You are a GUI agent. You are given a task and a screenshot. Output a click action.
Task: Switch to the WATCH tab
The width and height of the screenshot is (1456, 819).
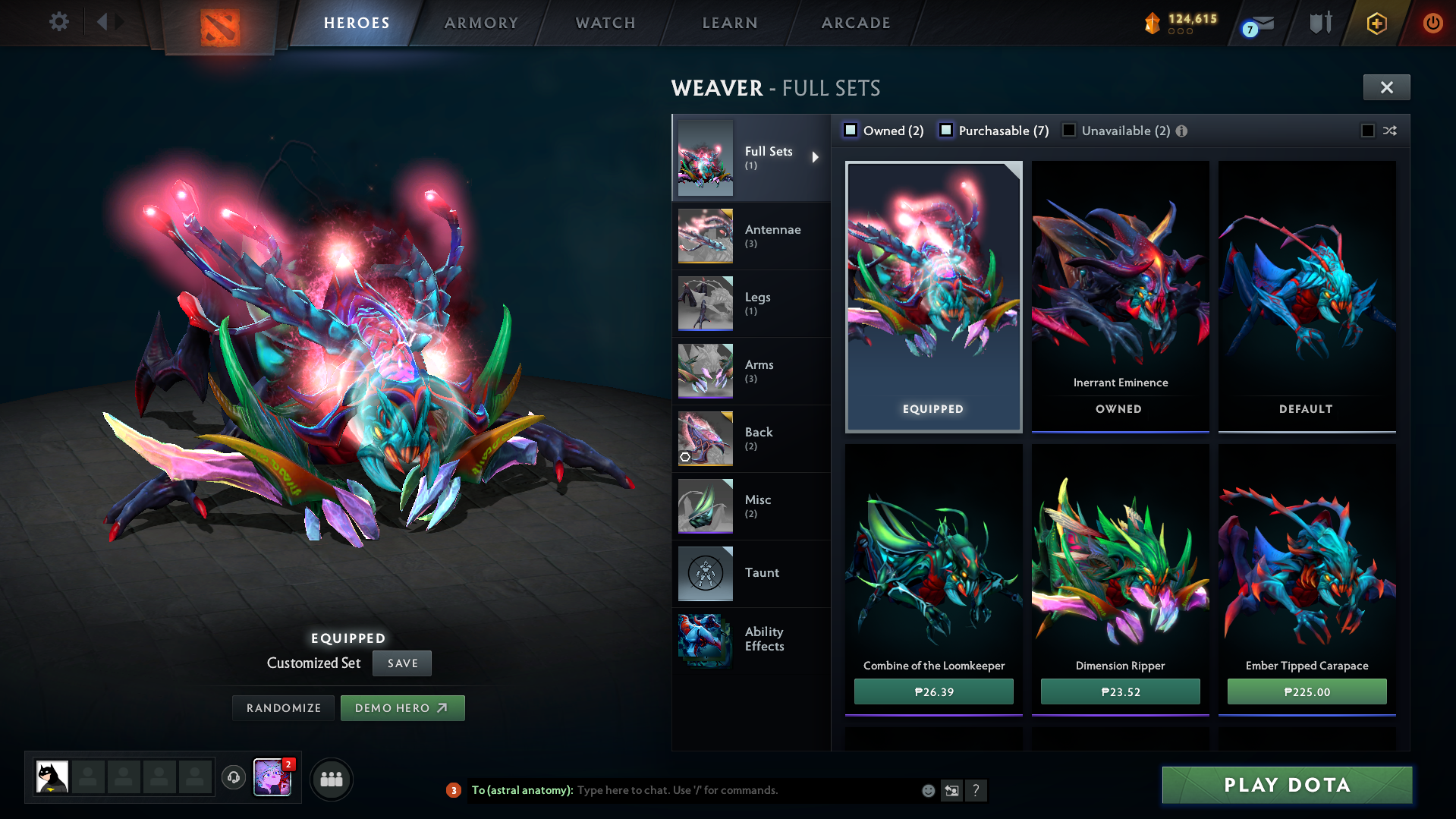click(x=605, y=23)
